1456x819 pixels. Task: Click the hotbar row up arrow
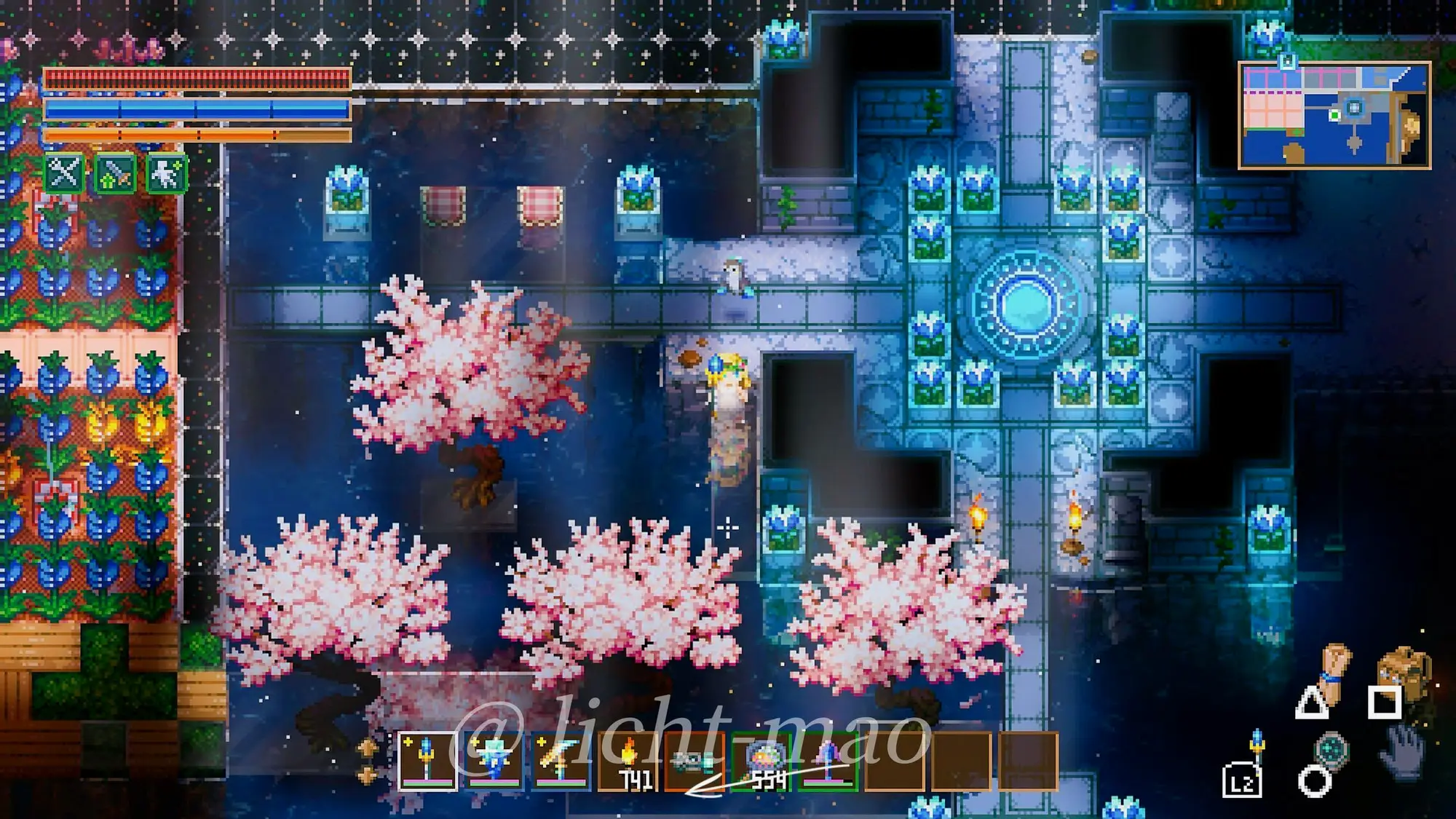[368, 748]
